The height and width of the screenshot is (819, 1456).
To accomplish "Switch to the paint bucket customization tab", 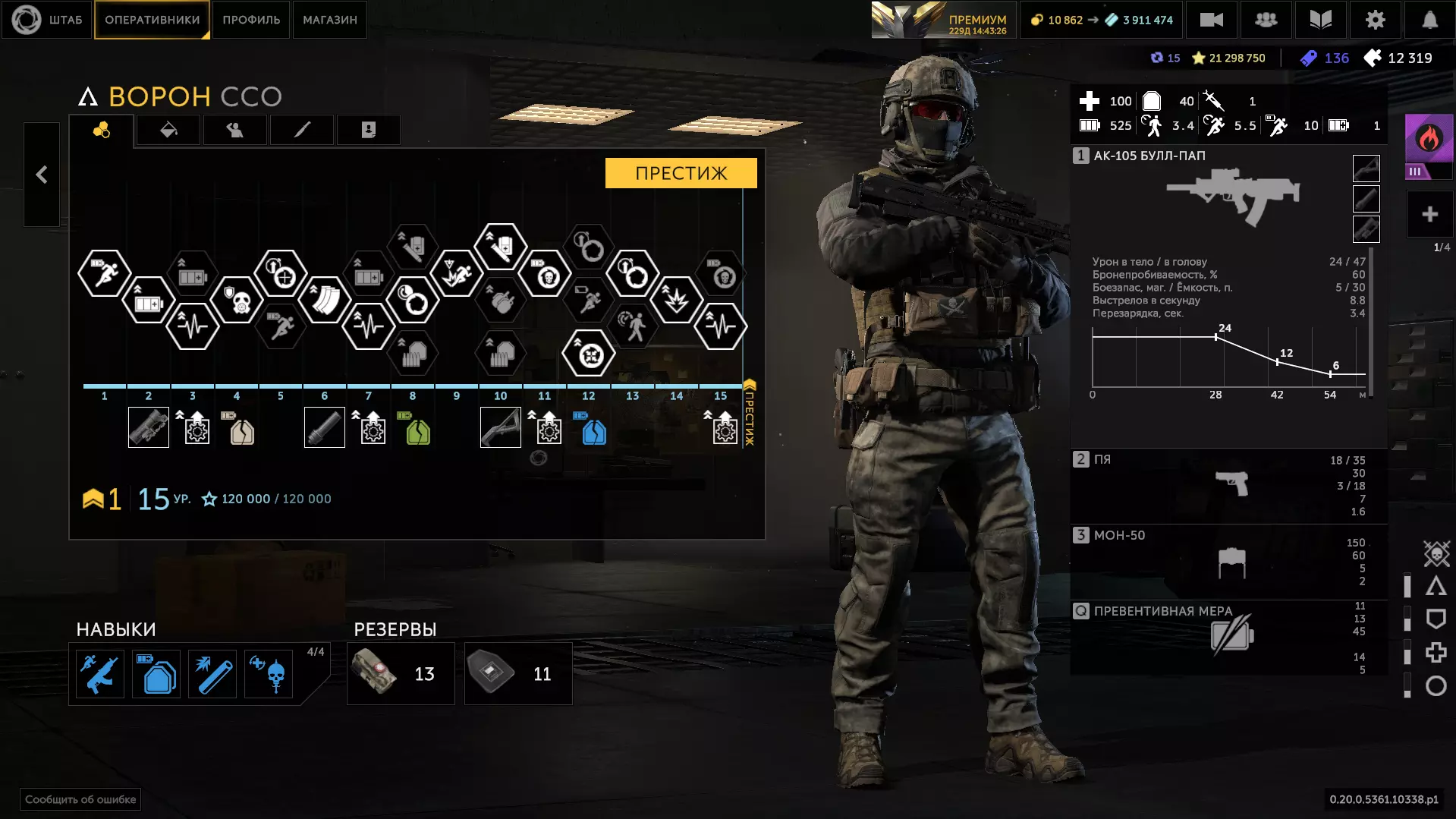I will click(x=168, y=131).
